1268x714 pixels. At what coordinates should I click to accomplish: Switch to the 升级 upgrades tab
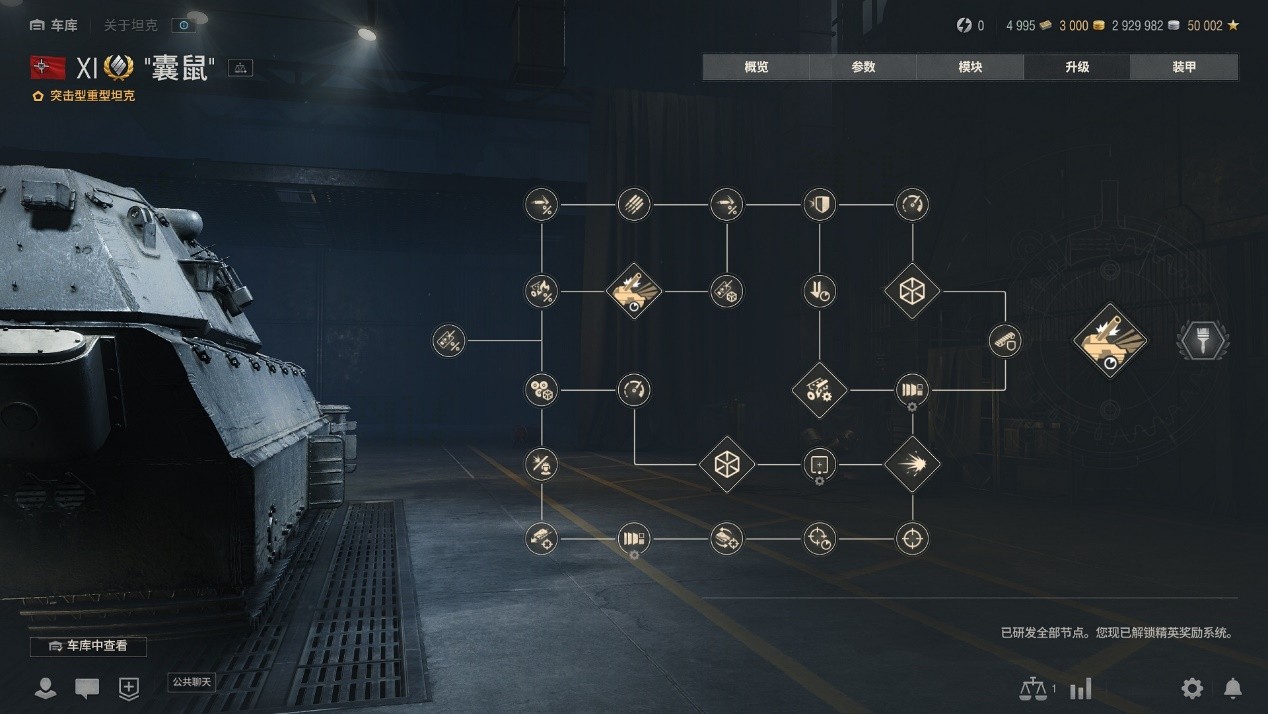tap(1077, 67)
